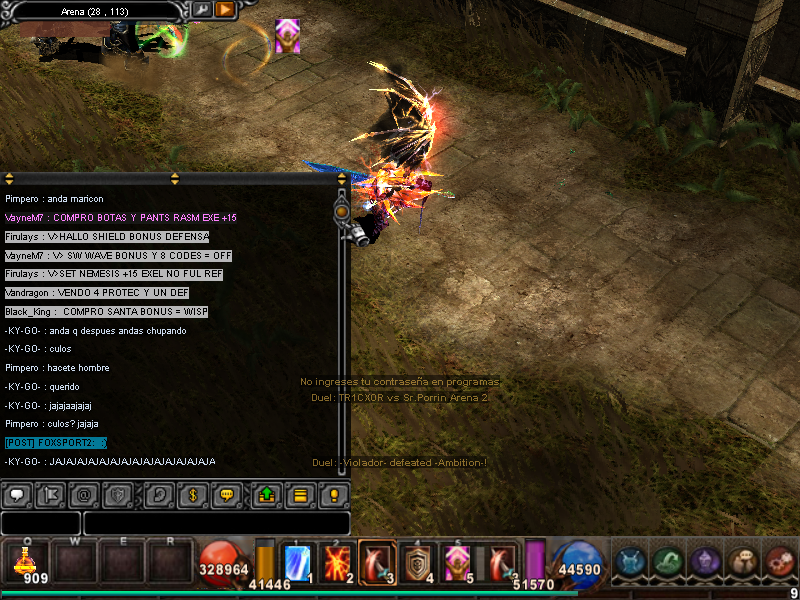Click the dollar sign chat button
Image resolution: width=800 pixels, height=600 pixels.
[192, 494]
